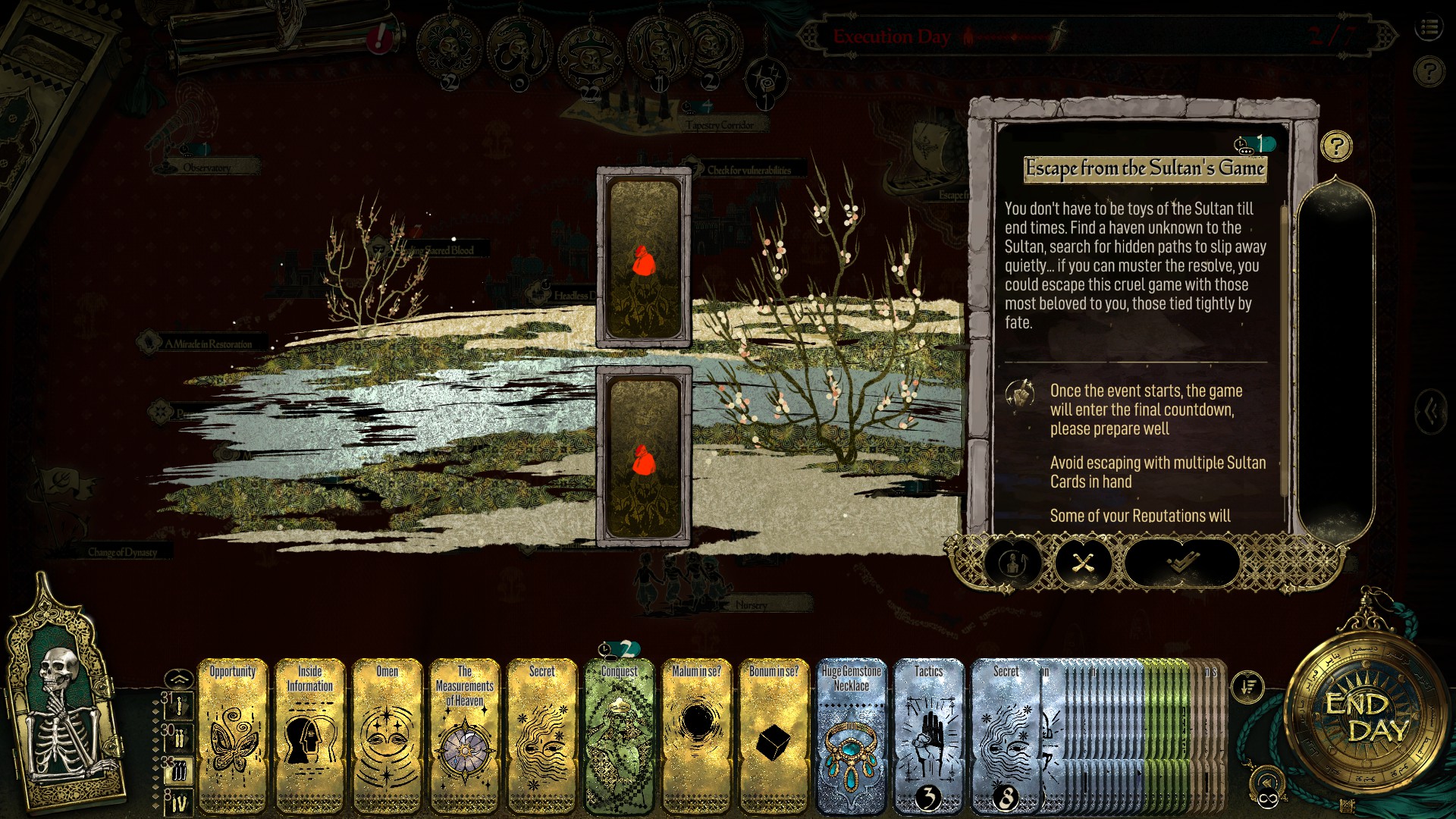Open the list menu icon
Image resolution: width=1456 pixels, height=819 pixels.
point(1429,29)
